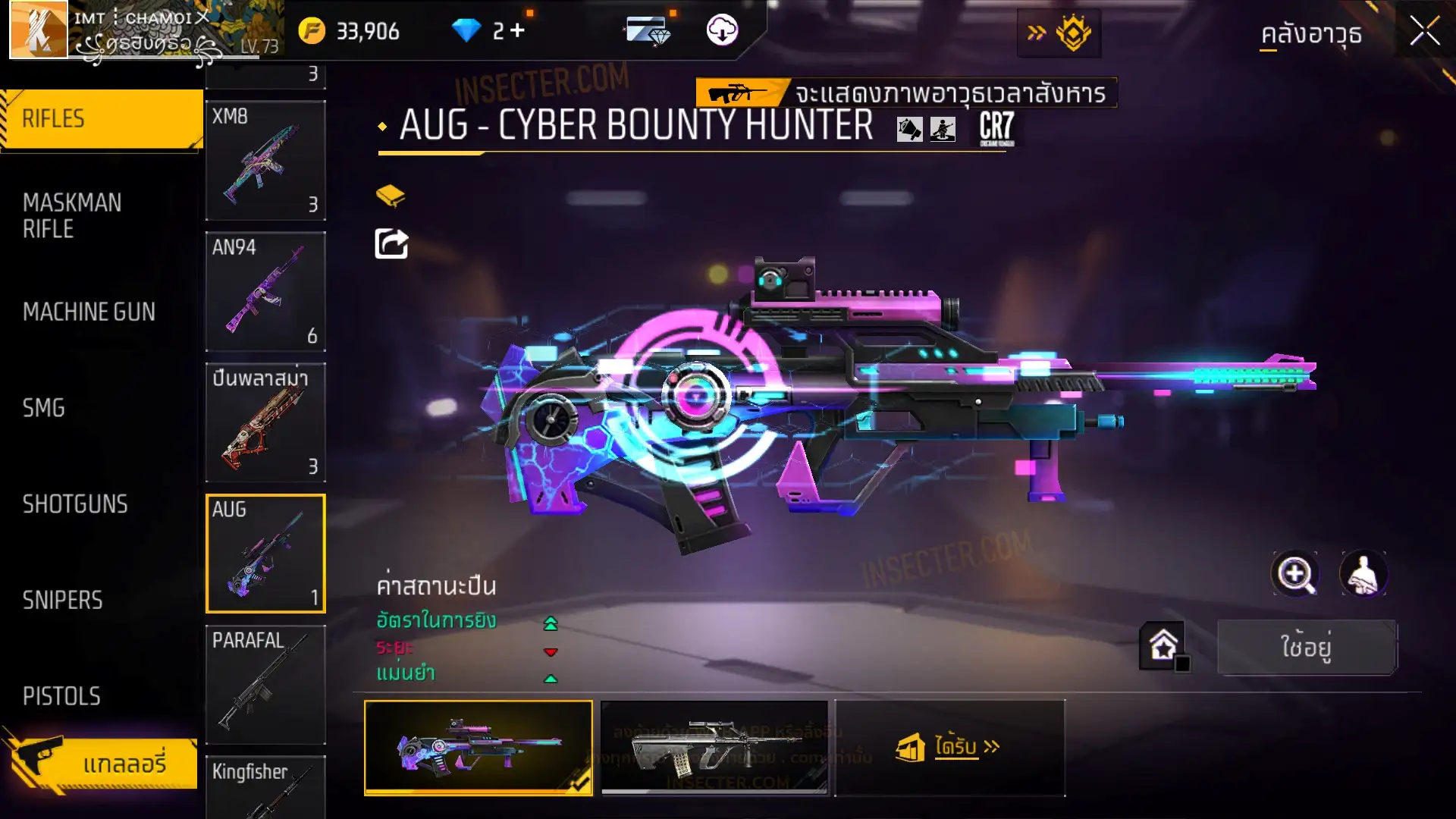Select the AN94 weapon slot

[265, 292]
